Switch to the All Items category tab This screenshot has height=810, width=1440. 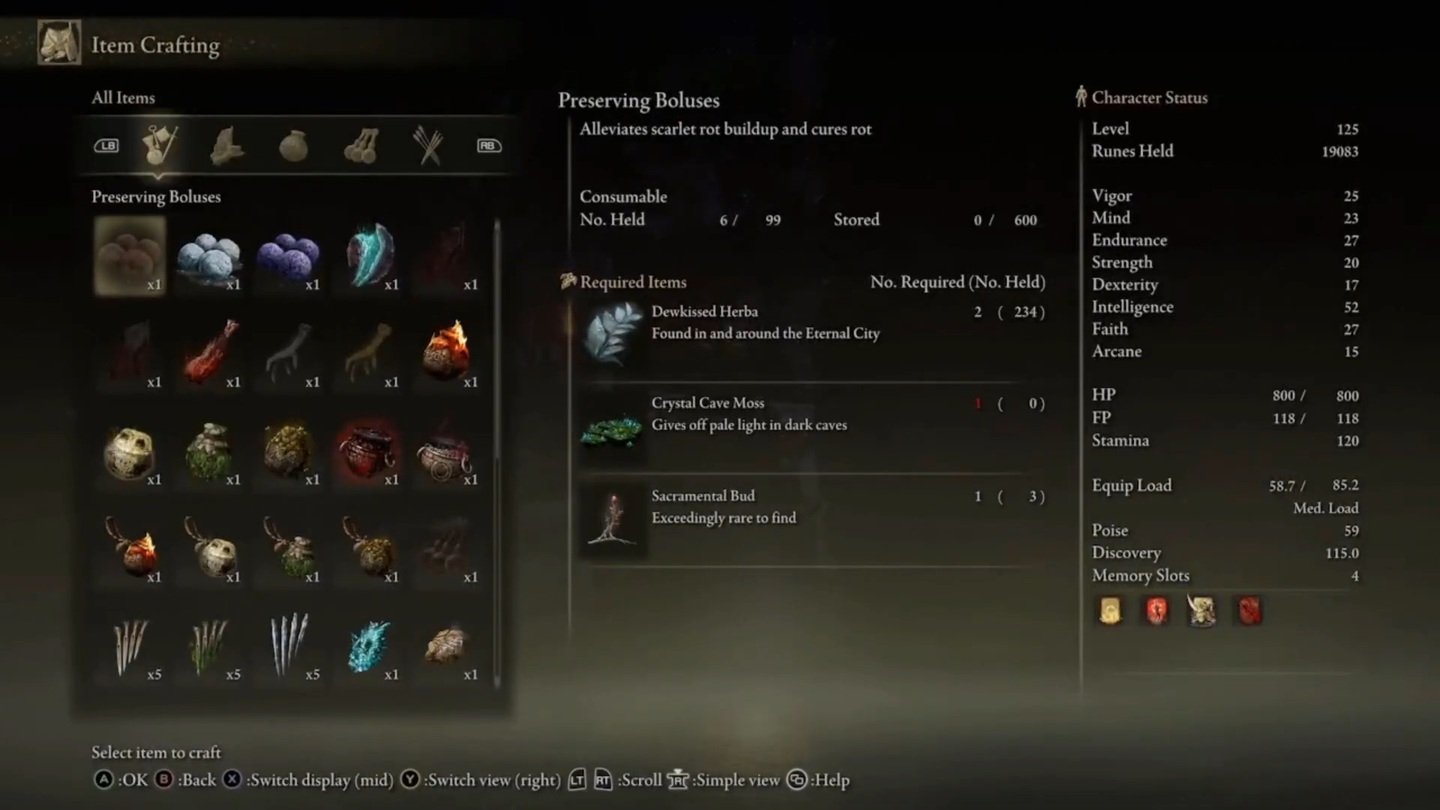tap(160, 146)
